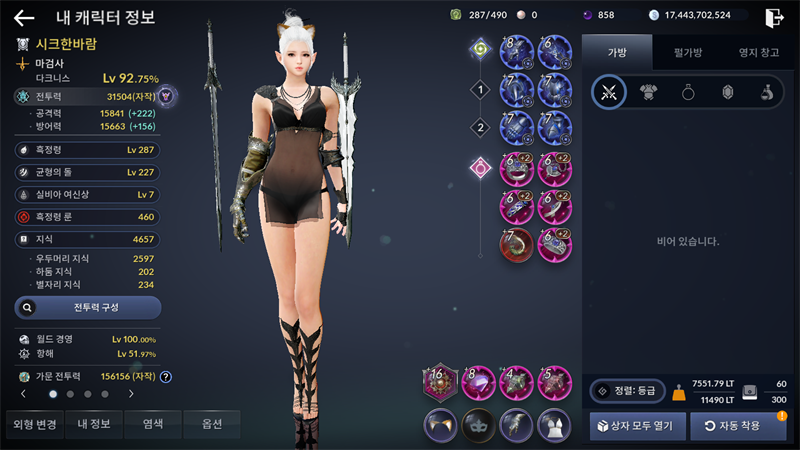Screen dimensions: 800x450
Task: Choose the crossed swords weapon filter
Action: (608, 92)
